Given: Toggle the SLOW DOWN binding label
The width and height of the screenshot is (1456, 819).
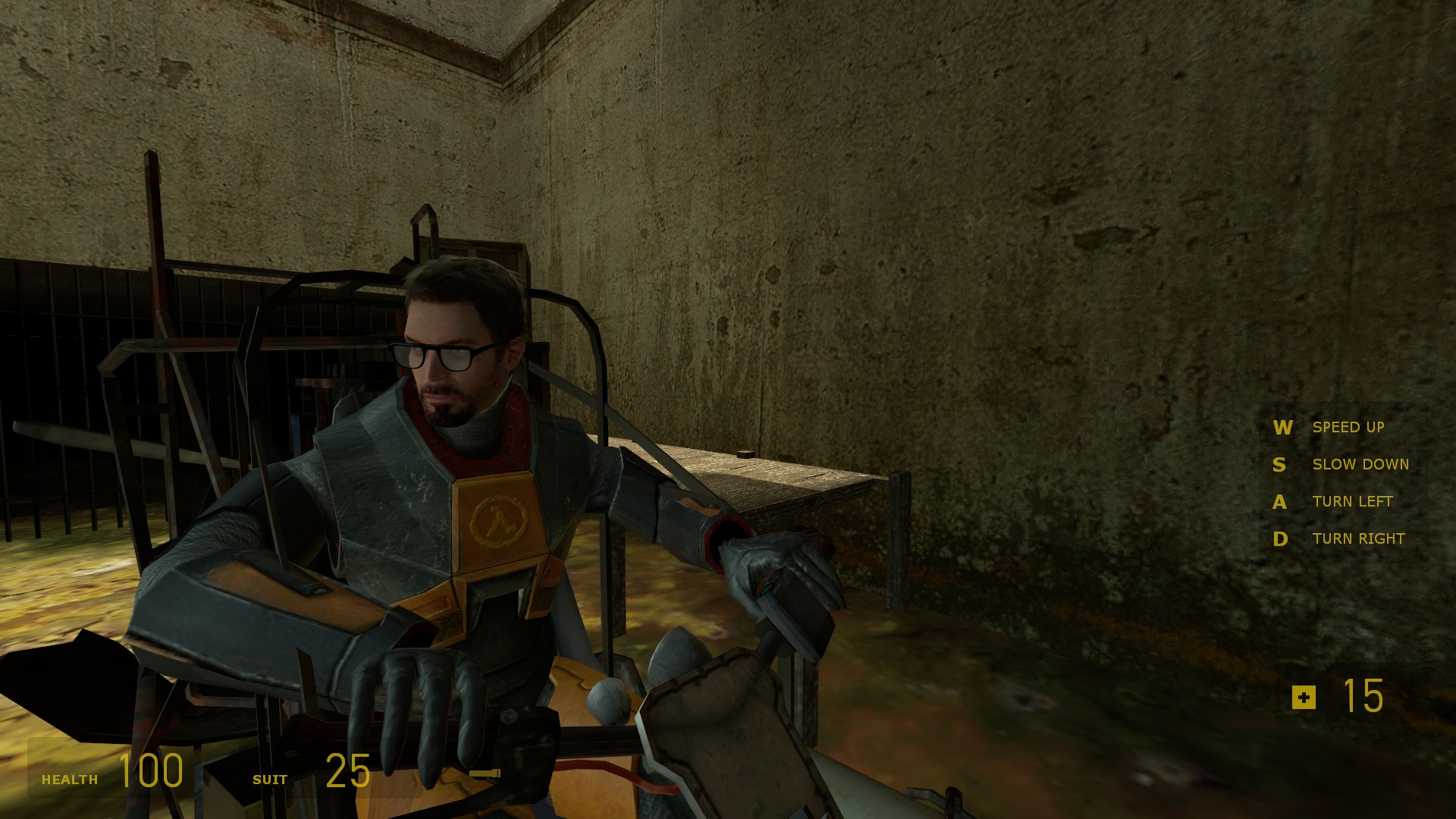Looking at the screenshot, I should click(1360, 464).
